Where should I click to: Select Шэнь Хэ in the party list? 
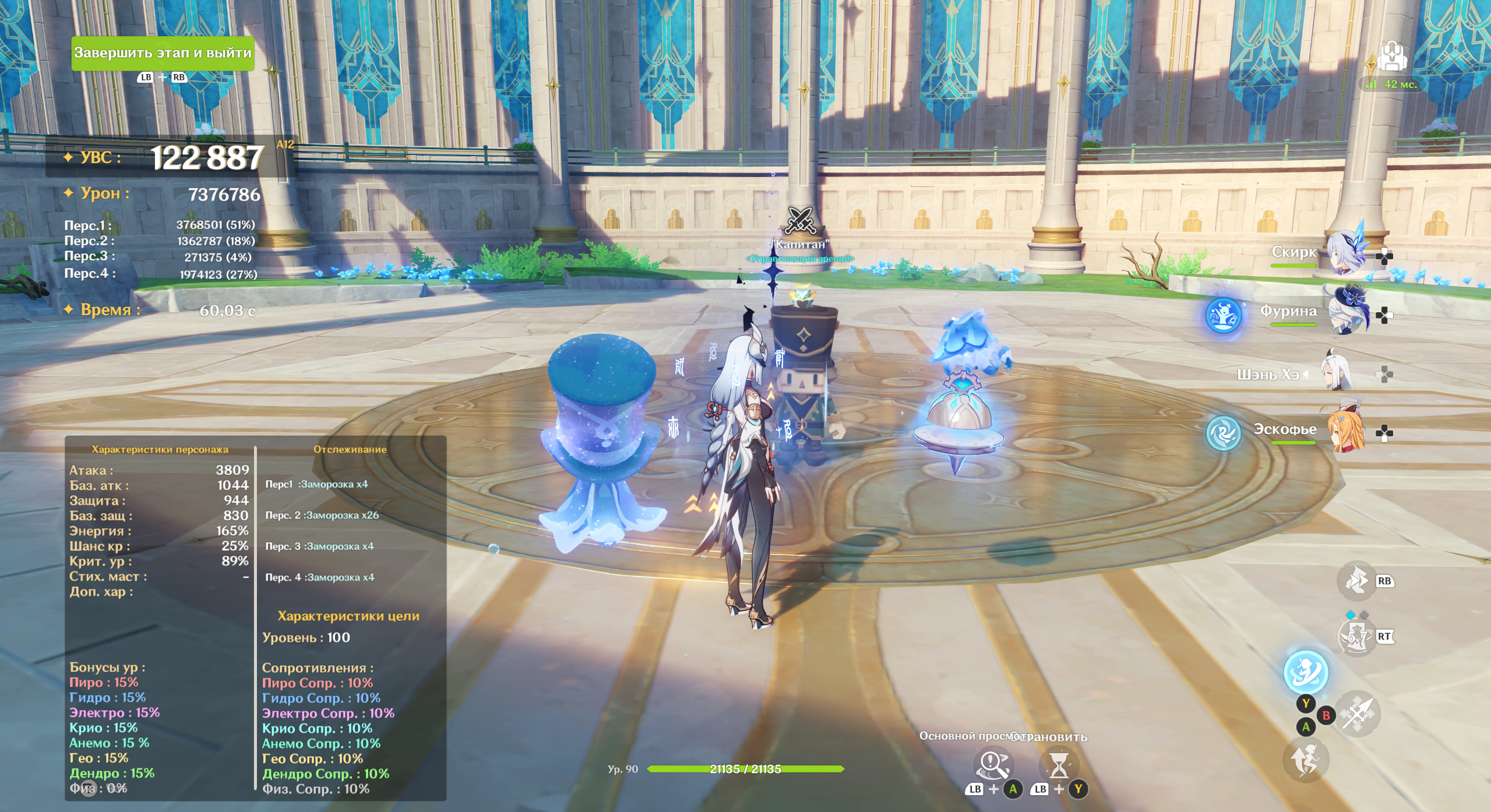pyautogui.click(x=1338, y=373)
